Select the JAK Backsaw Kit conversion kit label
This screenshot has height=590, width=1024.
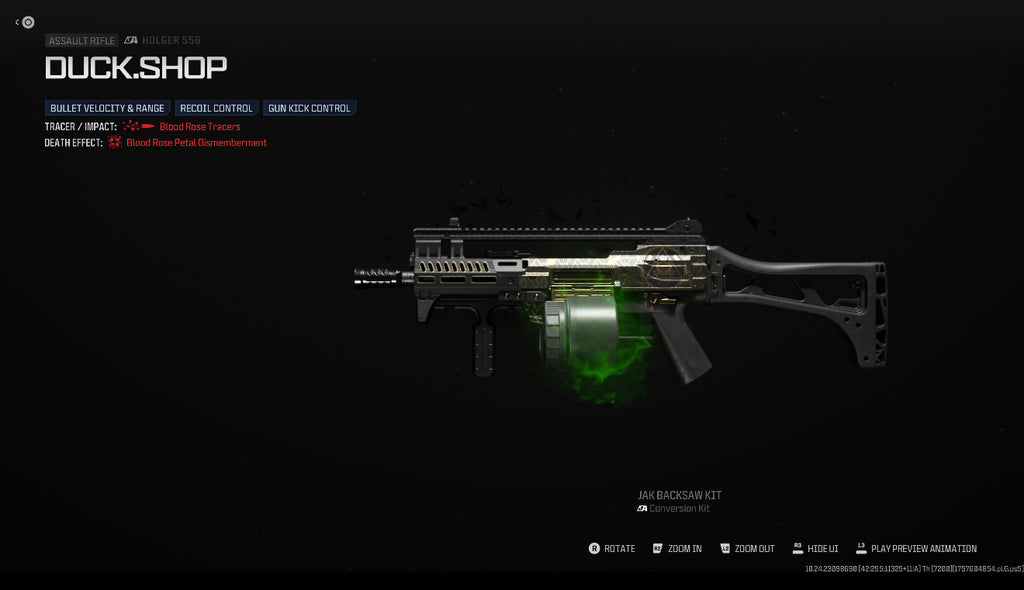point(679,495)
